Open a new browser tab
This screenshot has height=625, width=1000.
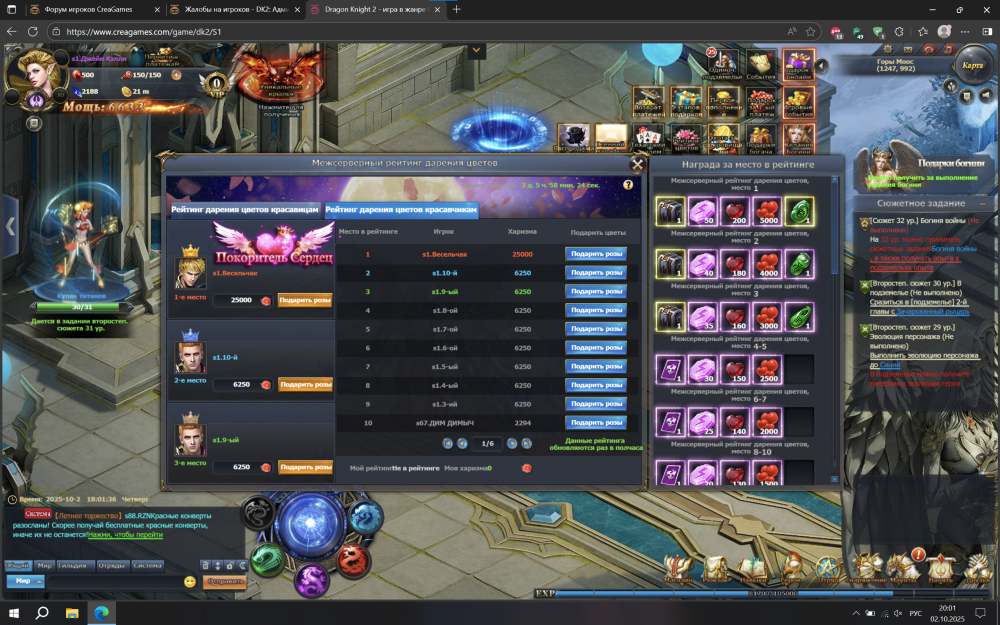click(456, 9)
